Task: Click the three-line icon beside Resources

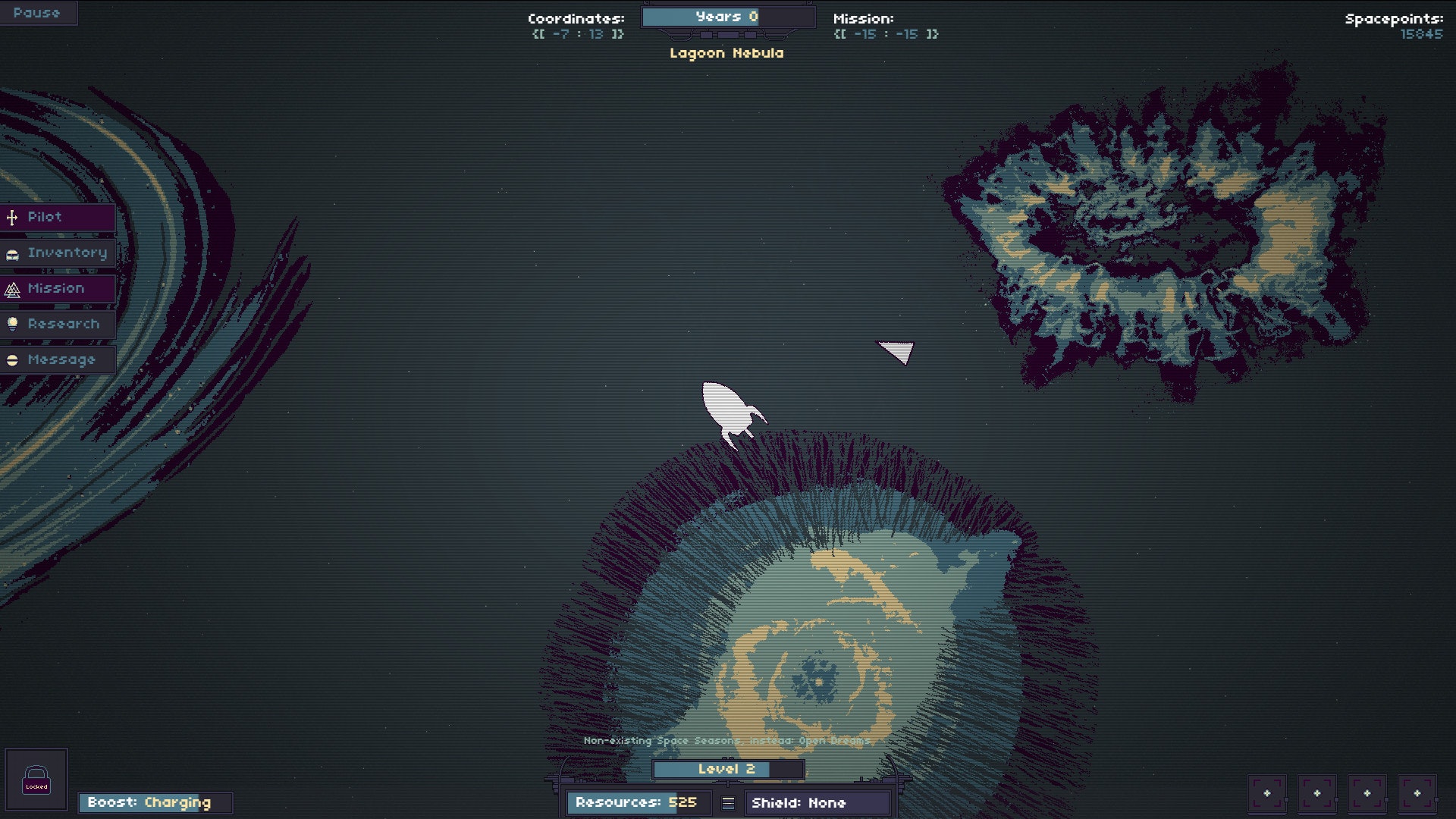Action: tap(728, 803)
